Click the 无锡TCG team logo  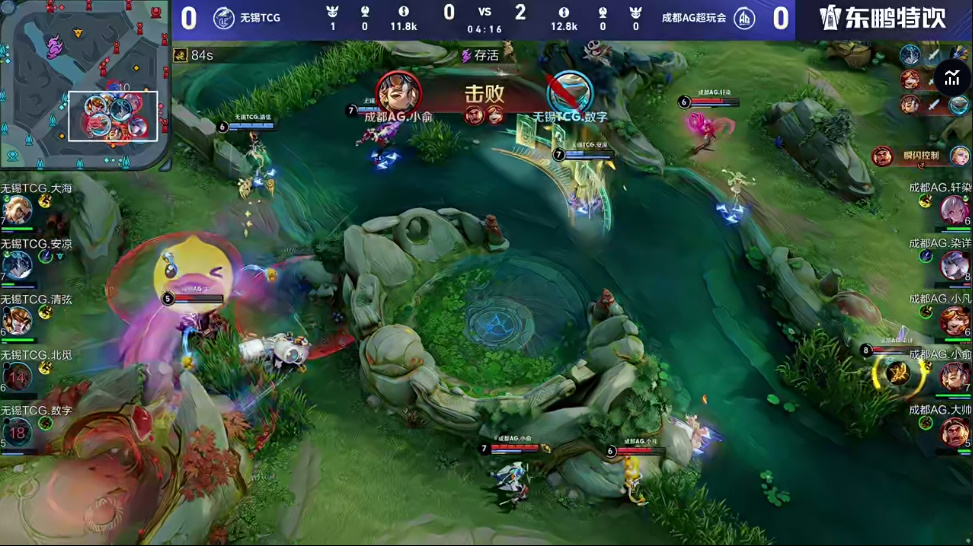click(x=223, y=17)
